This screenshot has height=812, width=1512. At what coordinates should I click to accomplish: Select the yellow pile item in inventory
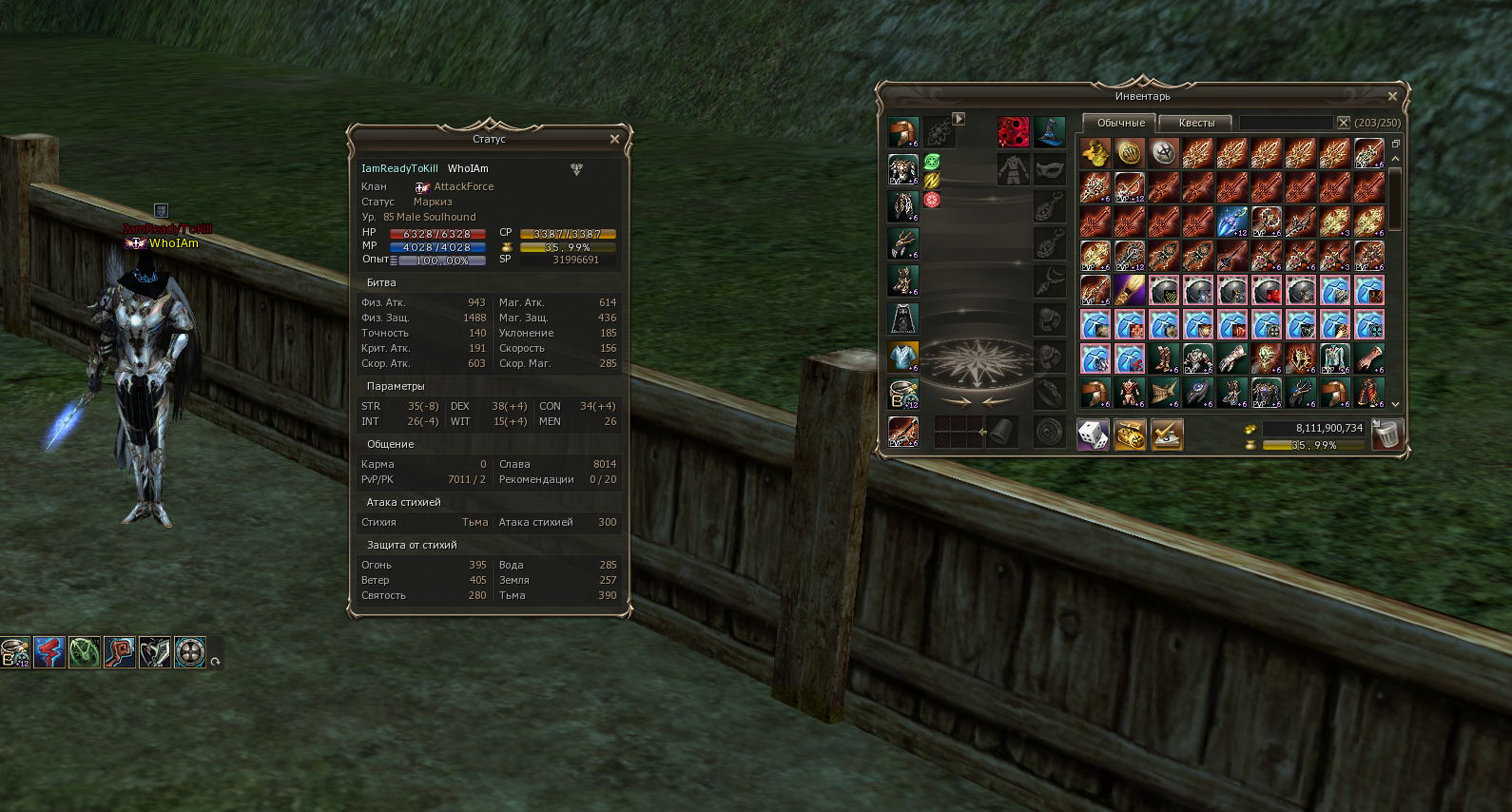[1095, 153]
